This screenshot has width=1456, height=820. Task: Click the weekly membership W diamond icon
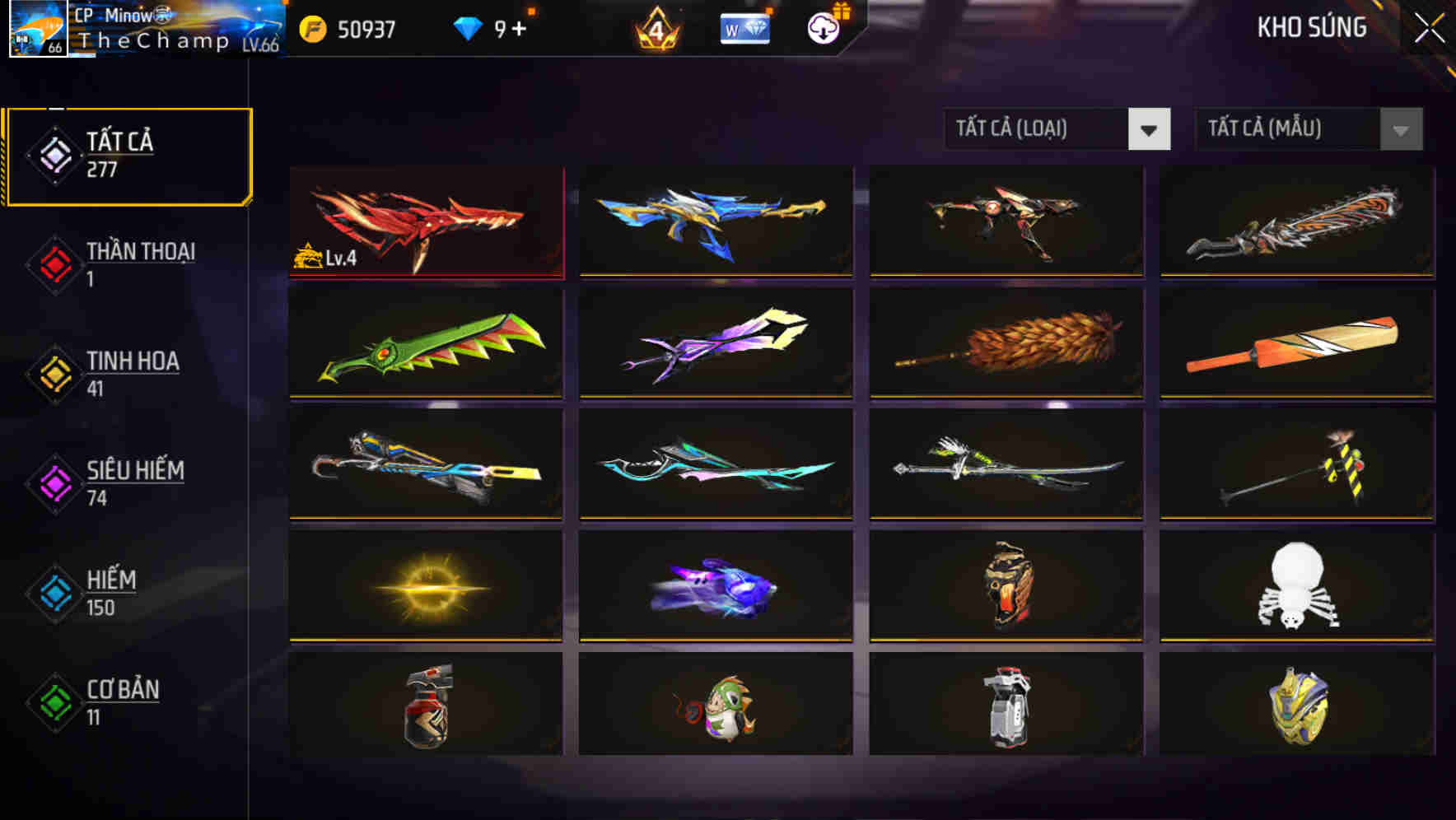click(744, 27)
